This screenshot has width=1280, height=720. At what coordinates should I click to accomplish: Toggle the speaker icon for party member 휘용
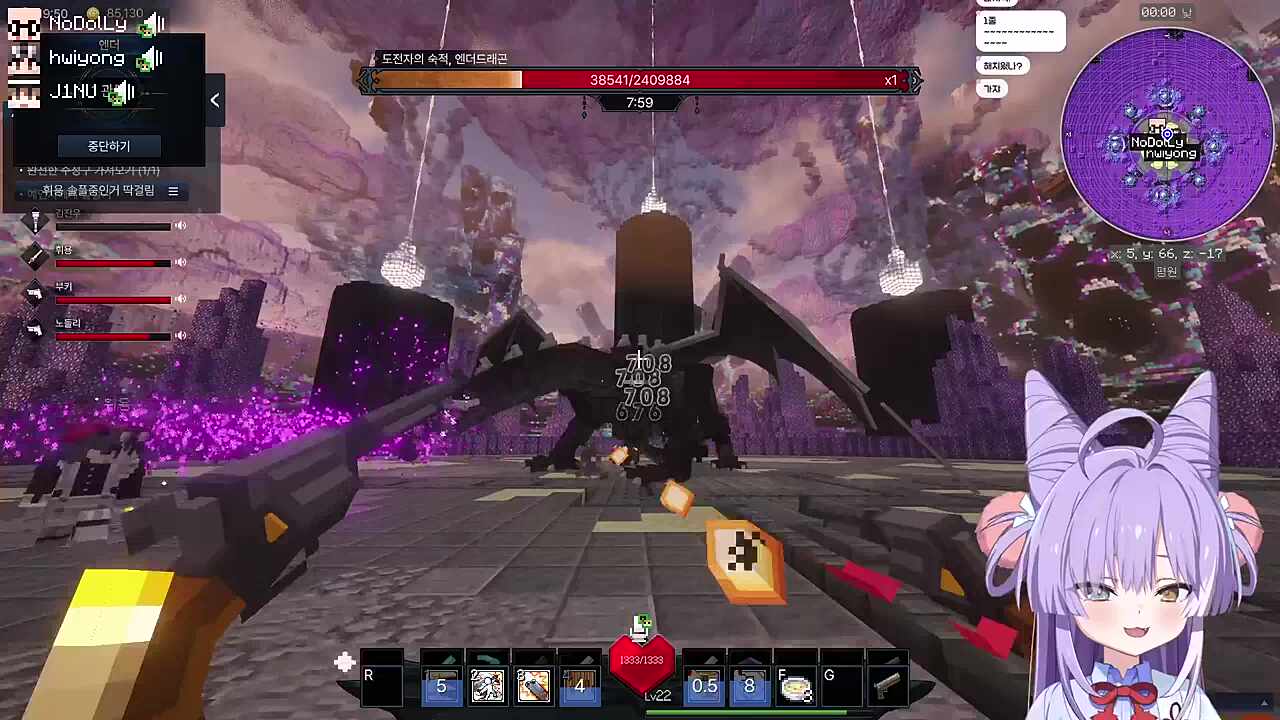pyautogui.click(x=181, y=262)
